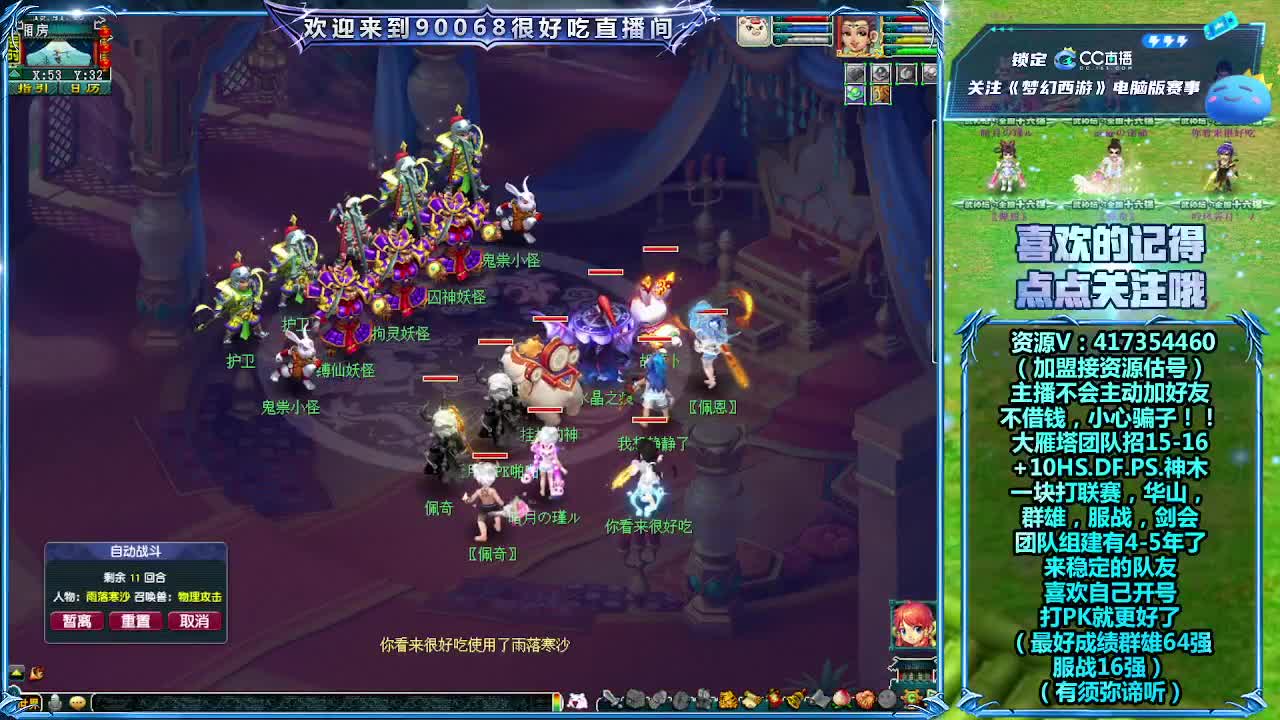Click the 重置 button in the auto-battle window

point(136,621)
